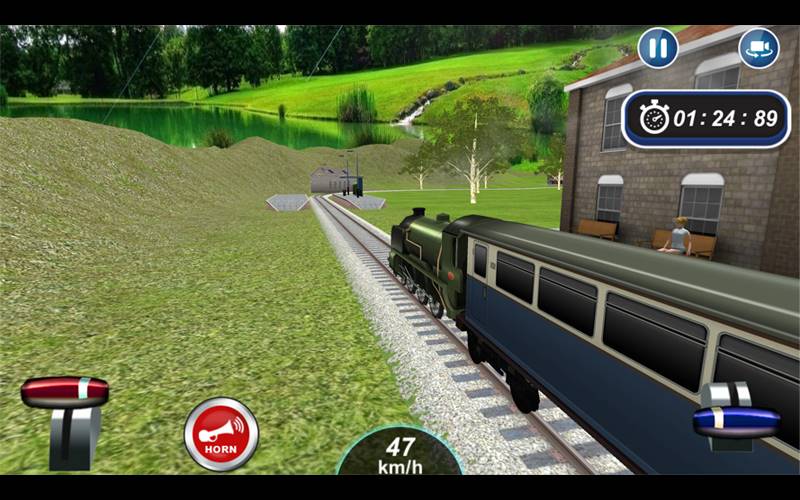Switch the camera view
This screenshot has width=800, height=500.
pos(759,48)
